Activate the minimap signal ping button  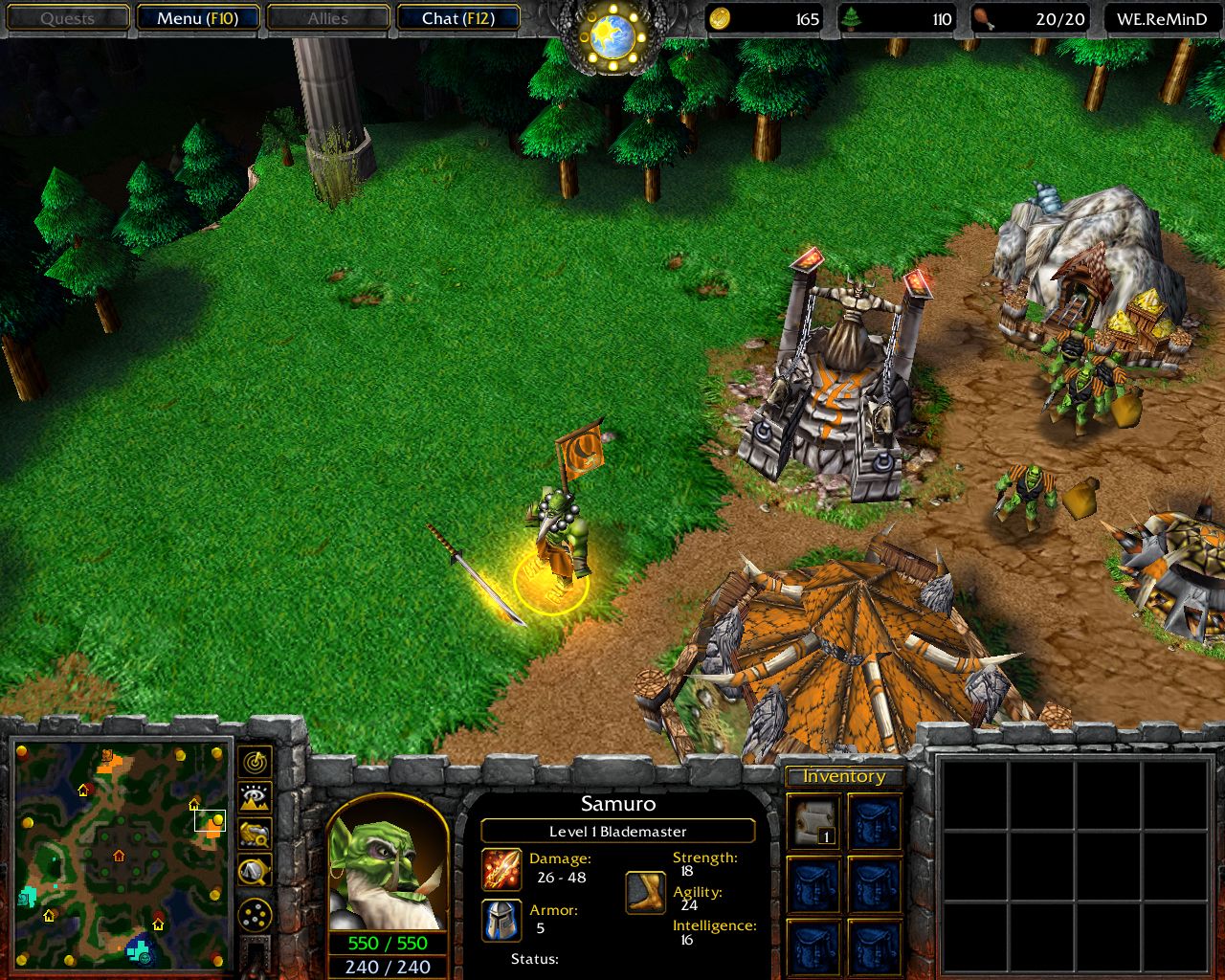pos(255,763)
